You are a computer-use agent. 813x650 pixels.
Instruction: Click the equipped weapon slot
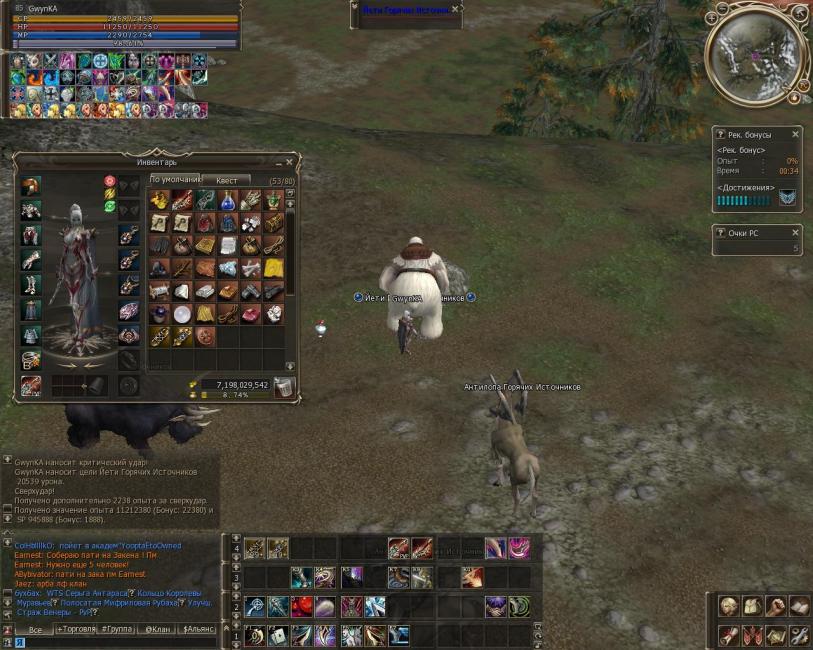click(x=31, y=385)
